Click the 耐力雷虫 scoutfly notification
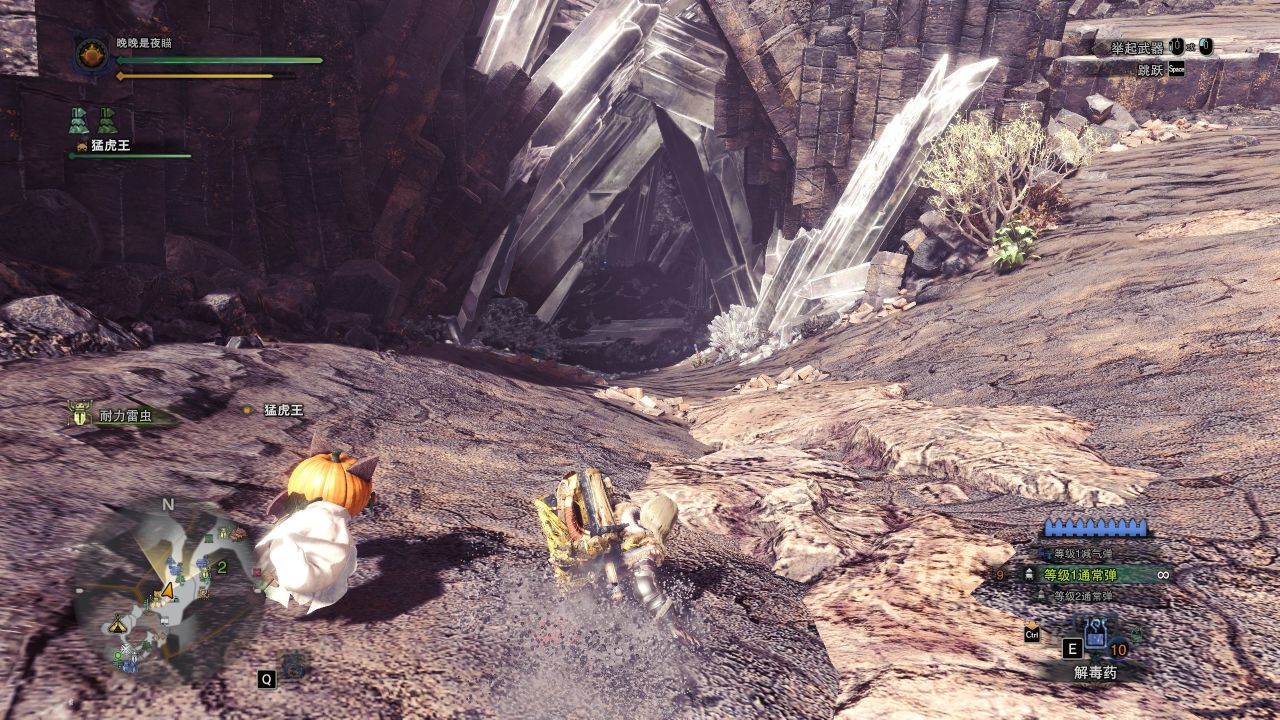Viewport: 1280px width, 720px height. pos(118,416)
